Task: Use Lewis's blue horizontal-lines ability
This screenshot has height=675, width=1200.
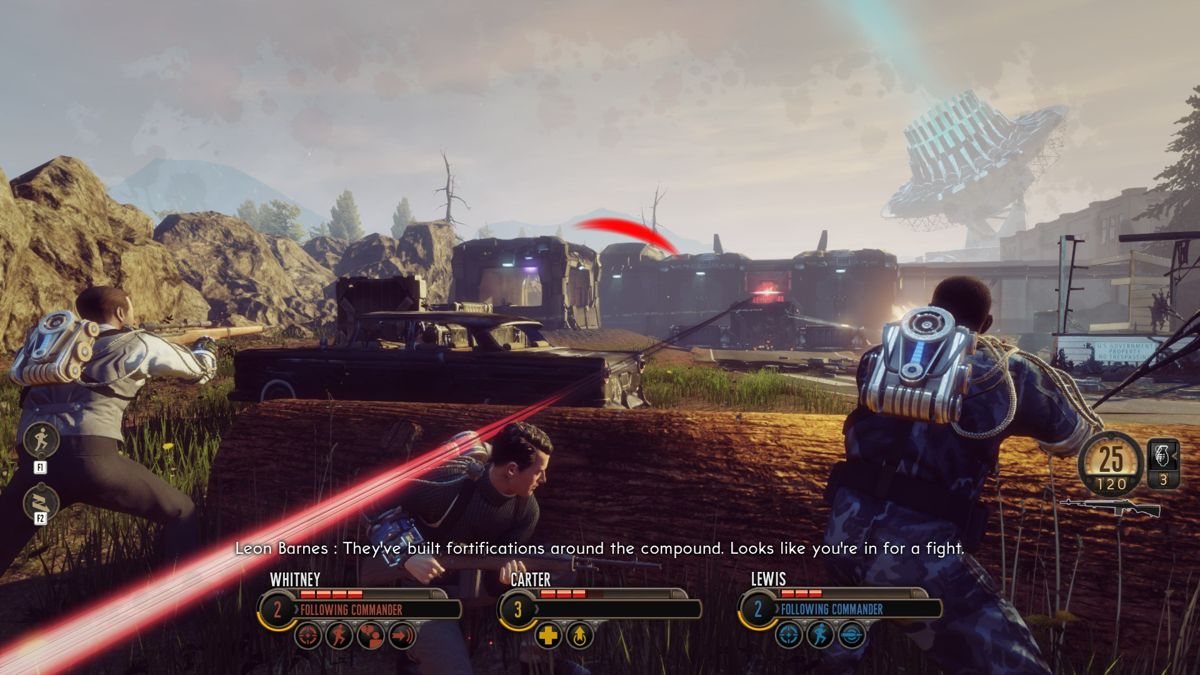Action: click(852, 635)
